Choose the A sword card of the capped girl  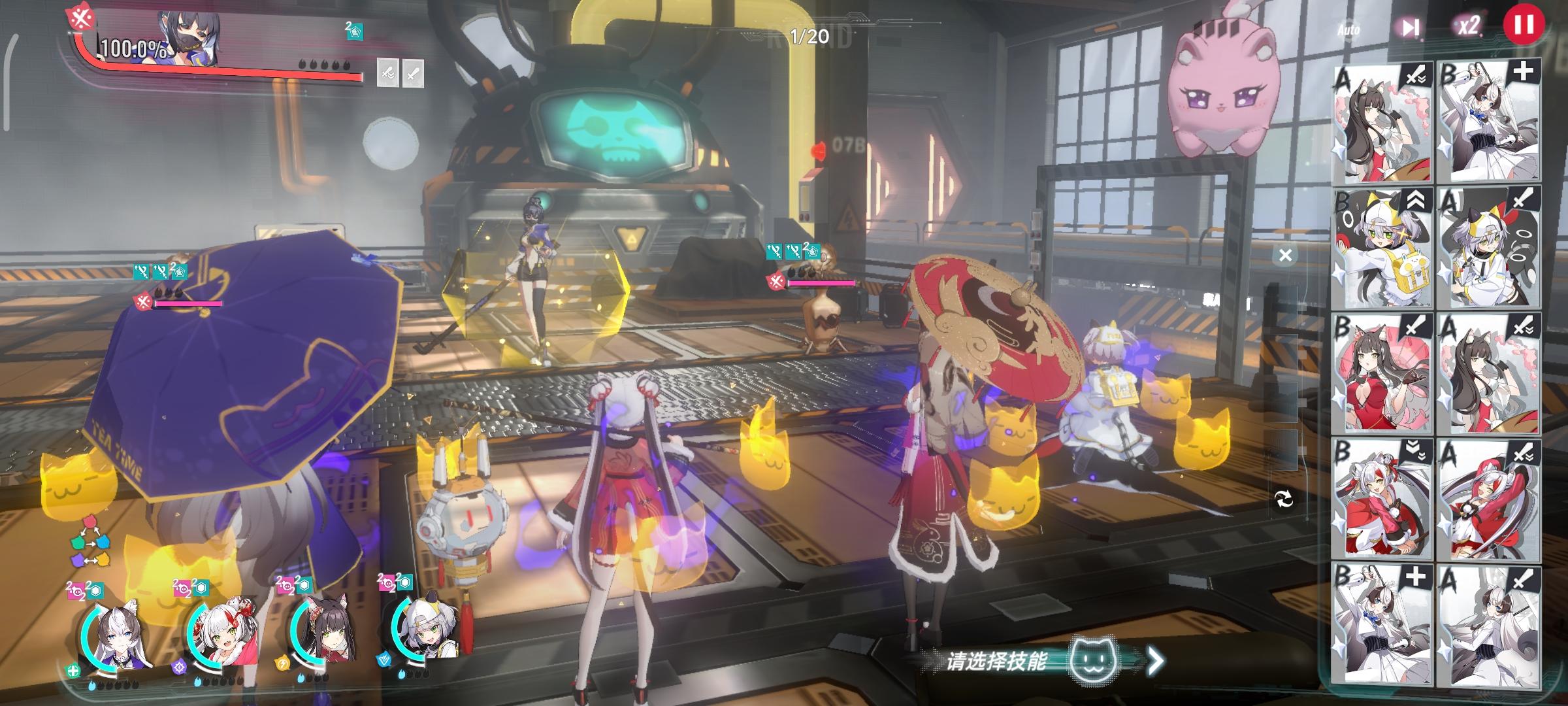(1488, 248)
